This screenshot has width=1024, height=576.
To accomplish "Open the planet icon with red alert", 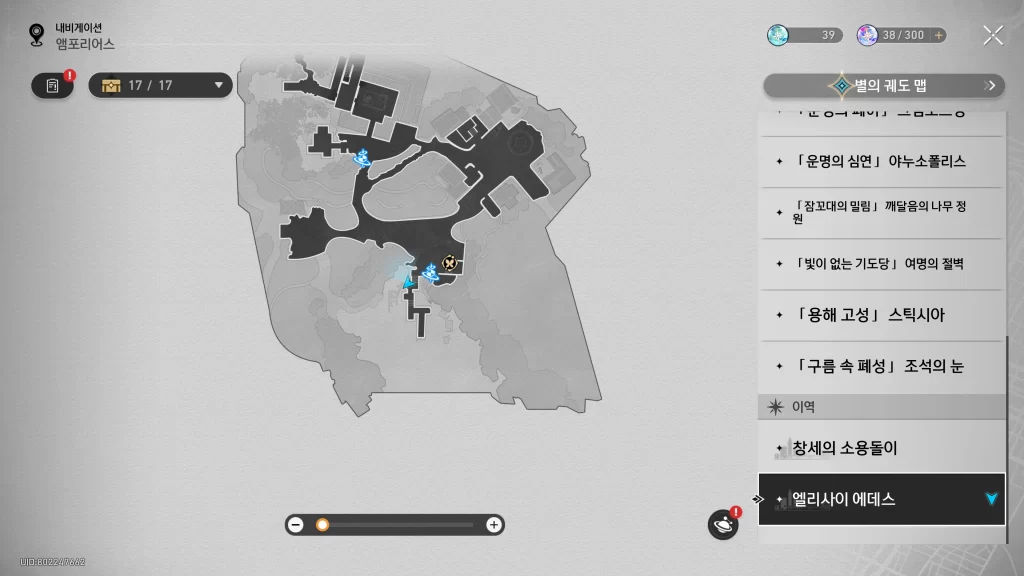I will tap(722, 524).
